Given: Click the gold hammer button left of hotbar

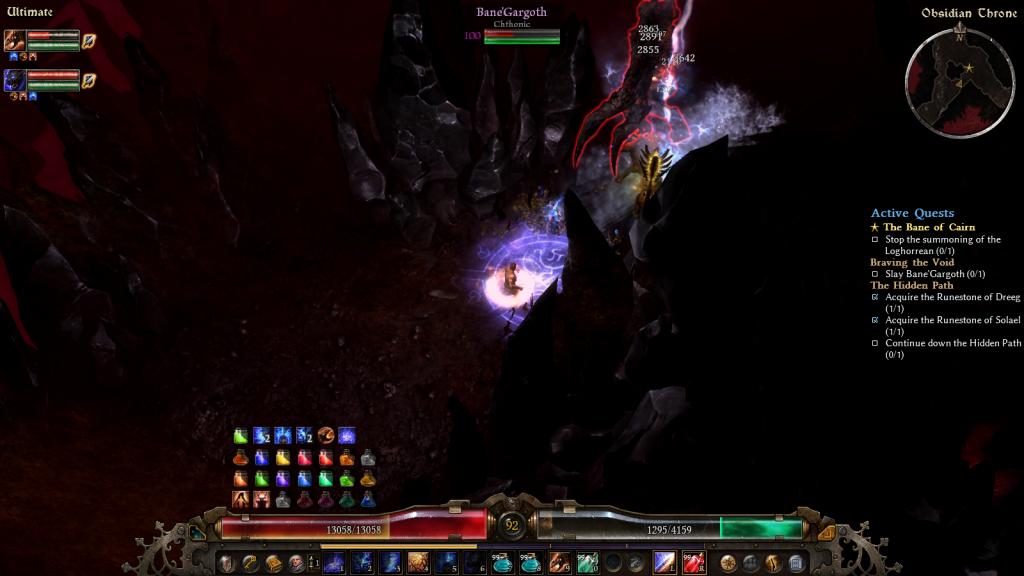Looking at the screenshot, I should point(249,563).
